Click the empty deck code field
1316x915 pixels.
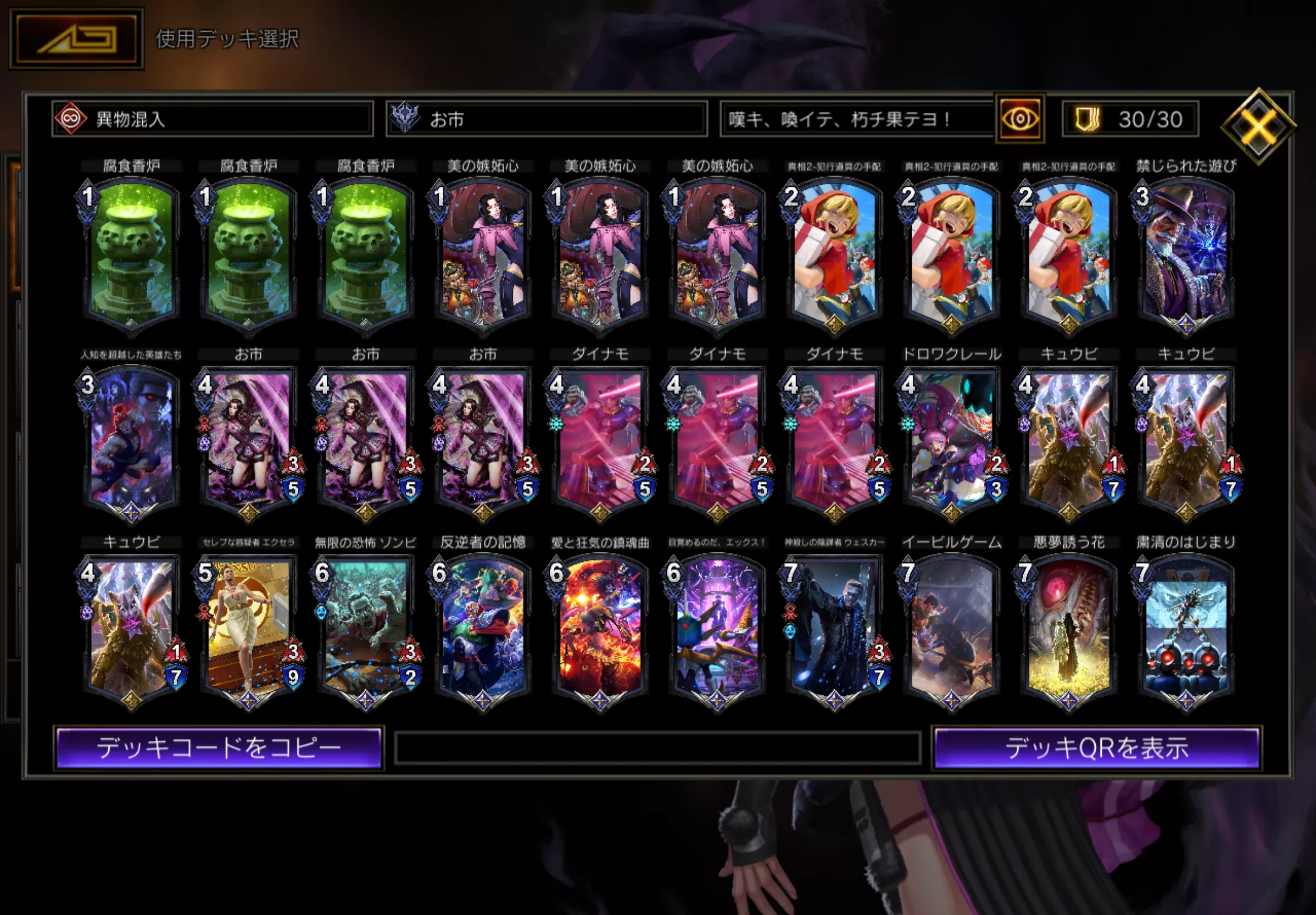(x=657, y=748)
